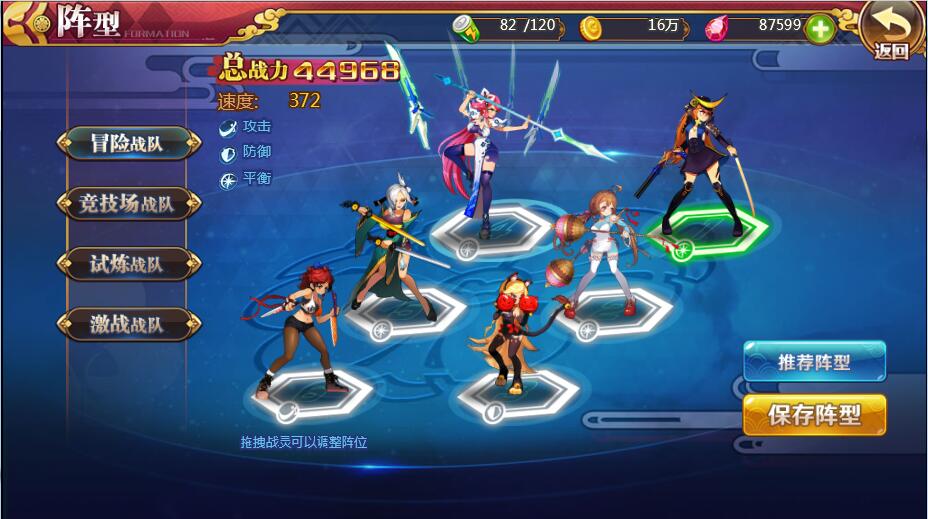Switch to the 冒险战队 team tab

(127, 143)
